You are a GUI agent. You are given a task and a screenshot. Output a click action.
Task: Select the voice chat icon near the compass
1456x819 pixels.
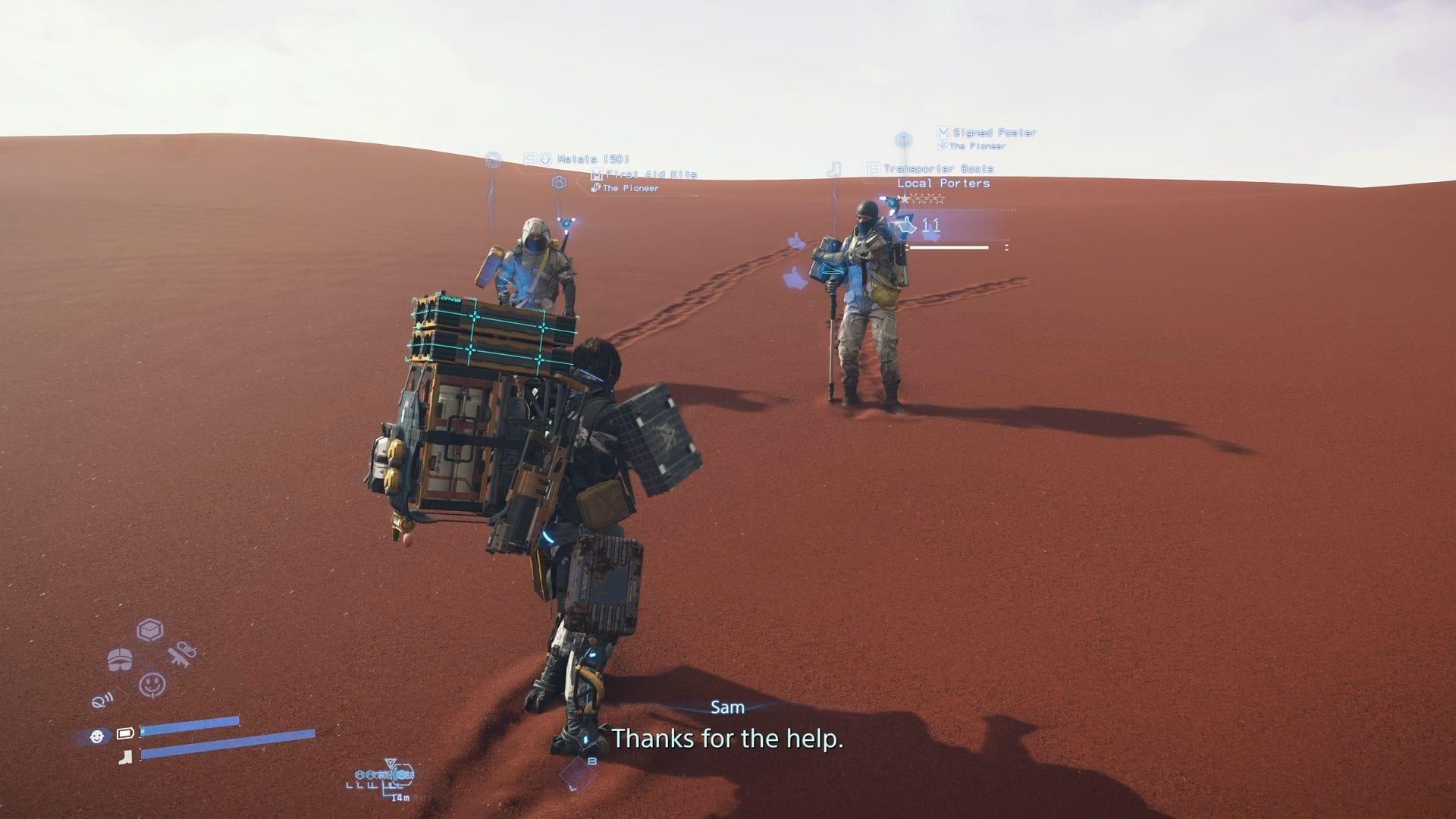[x=102, y=701]
